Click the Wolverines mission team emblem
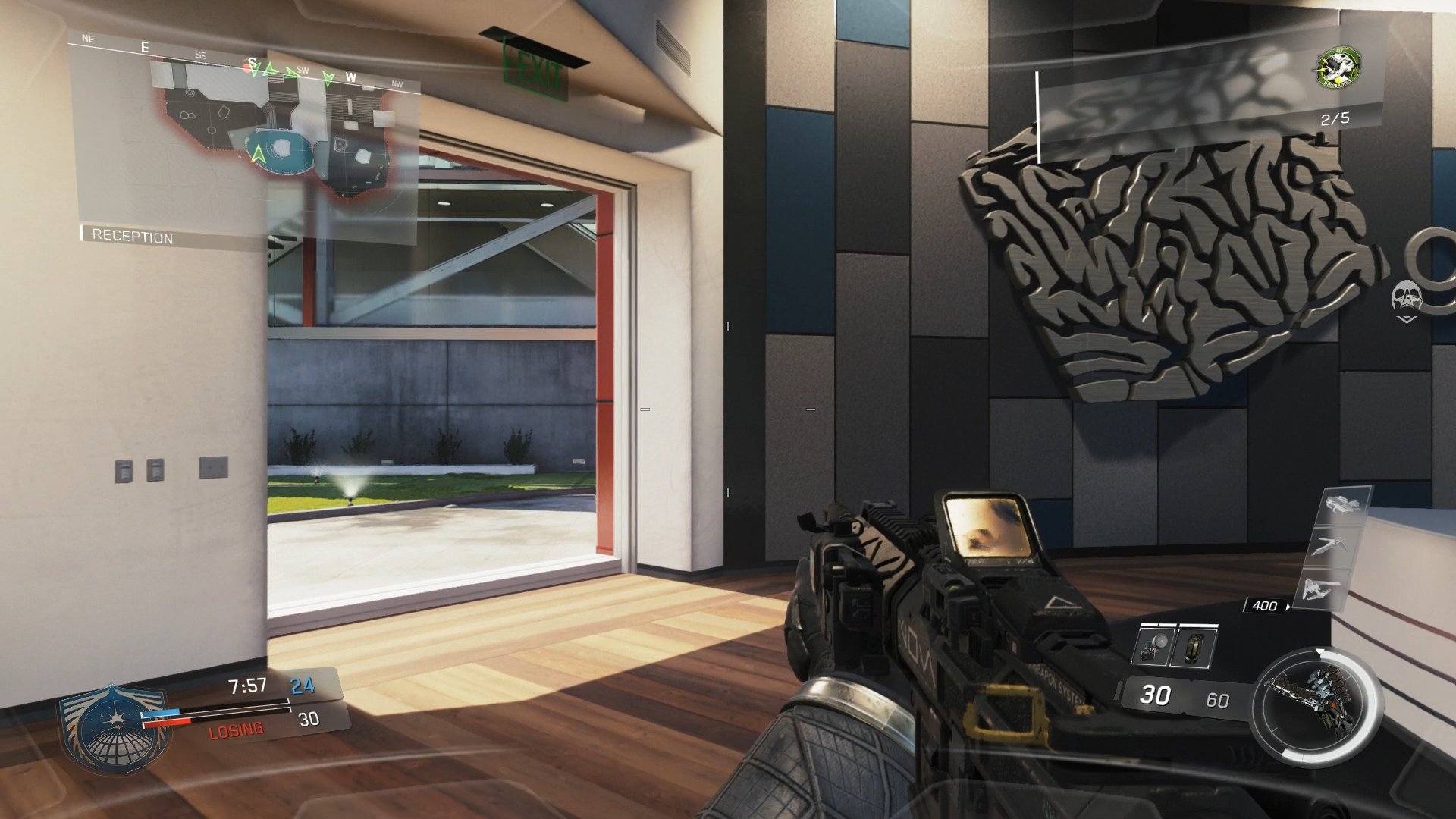 (x=1338, y=69)
